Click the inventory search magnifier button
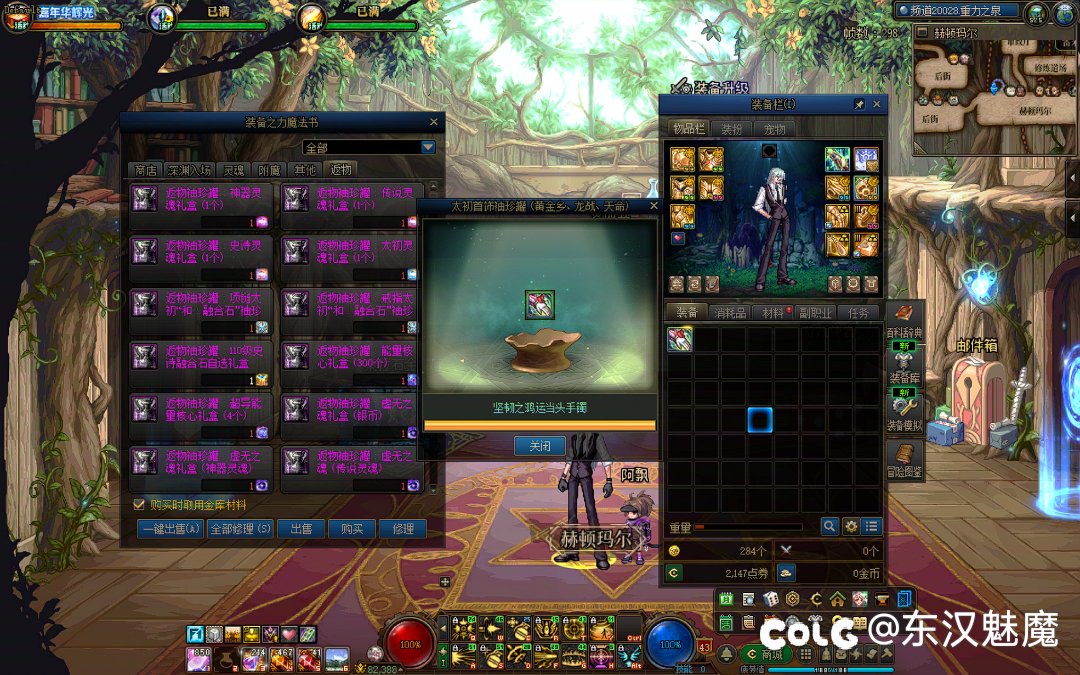Image resolution: width=1080 pixels, height=675 pixels. [x=830, y=526]
